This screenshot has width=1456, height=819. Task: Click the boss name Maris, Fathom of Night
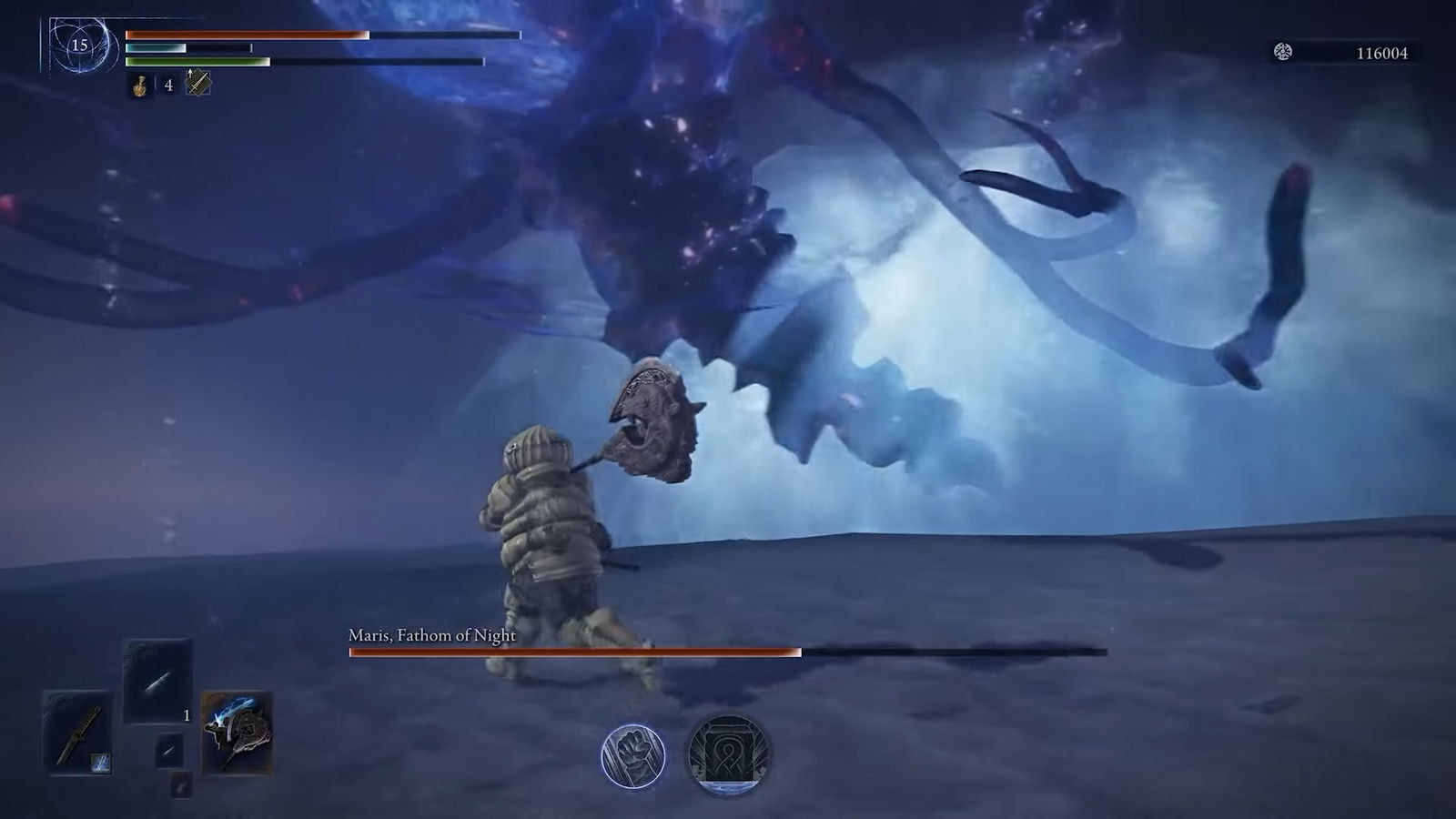click(x=430, y=637)
